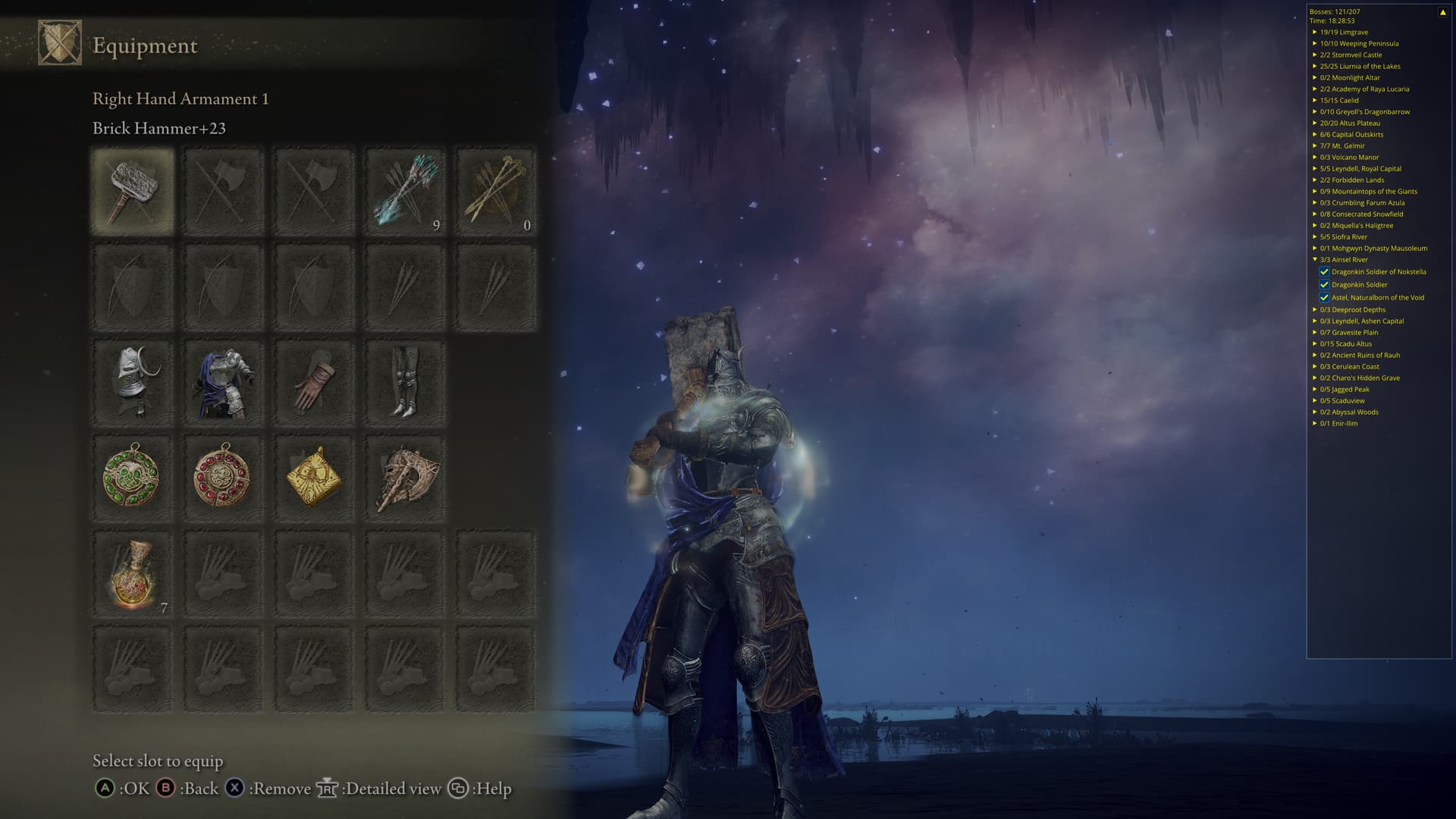The height and width of the screenshot is (819, 1456).
Task: Expand the Scadu Altus boss entry
Action: click(x=1315, y=344)
